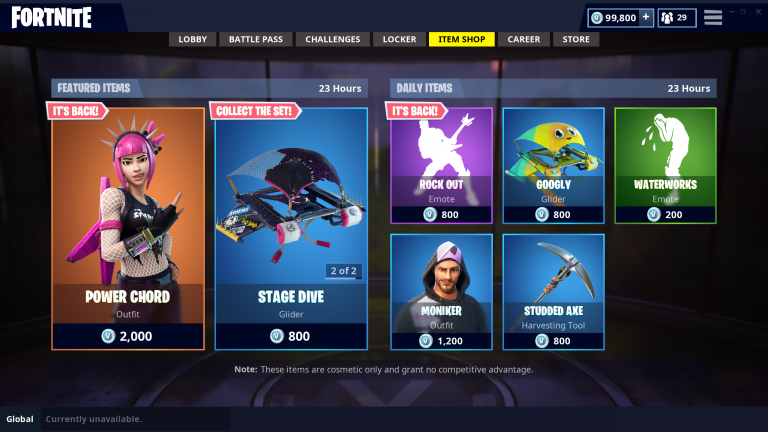The height and width of the screenshot is (432, 768).
Task: Open the Global chat channel
Action: pos(20,419)
